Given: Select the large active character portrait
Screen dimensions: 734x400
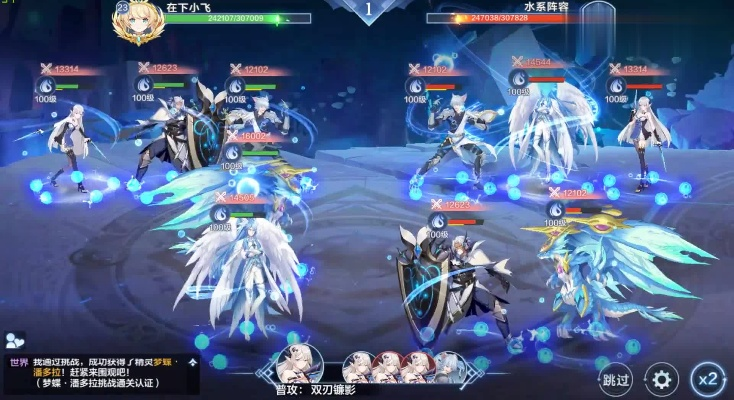Looking at the screenshot, I should tap(300, 364).
